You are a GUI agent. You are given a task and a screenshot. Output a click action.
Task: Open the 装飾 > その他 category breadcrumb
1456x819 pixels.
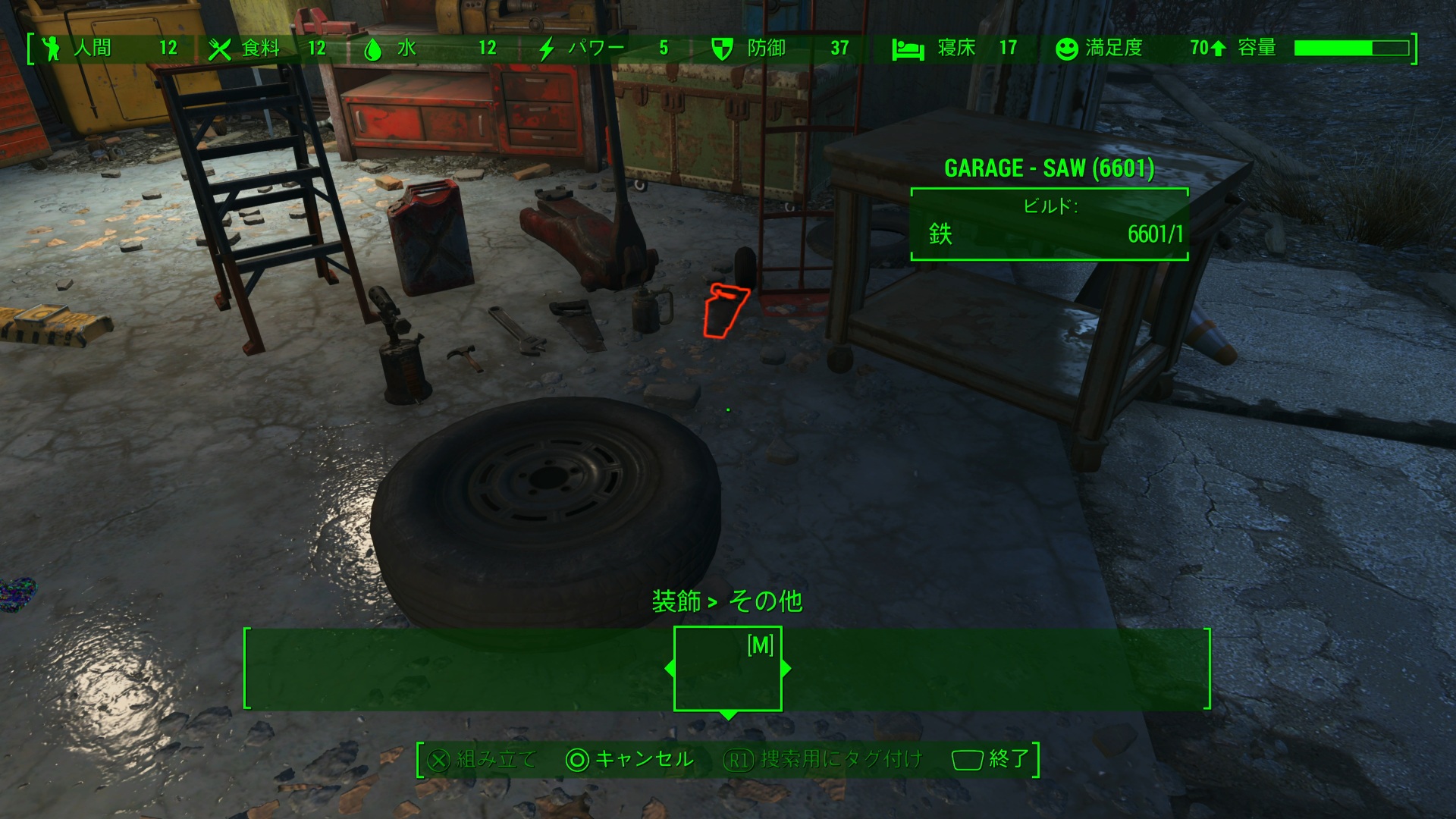point(726,601)
